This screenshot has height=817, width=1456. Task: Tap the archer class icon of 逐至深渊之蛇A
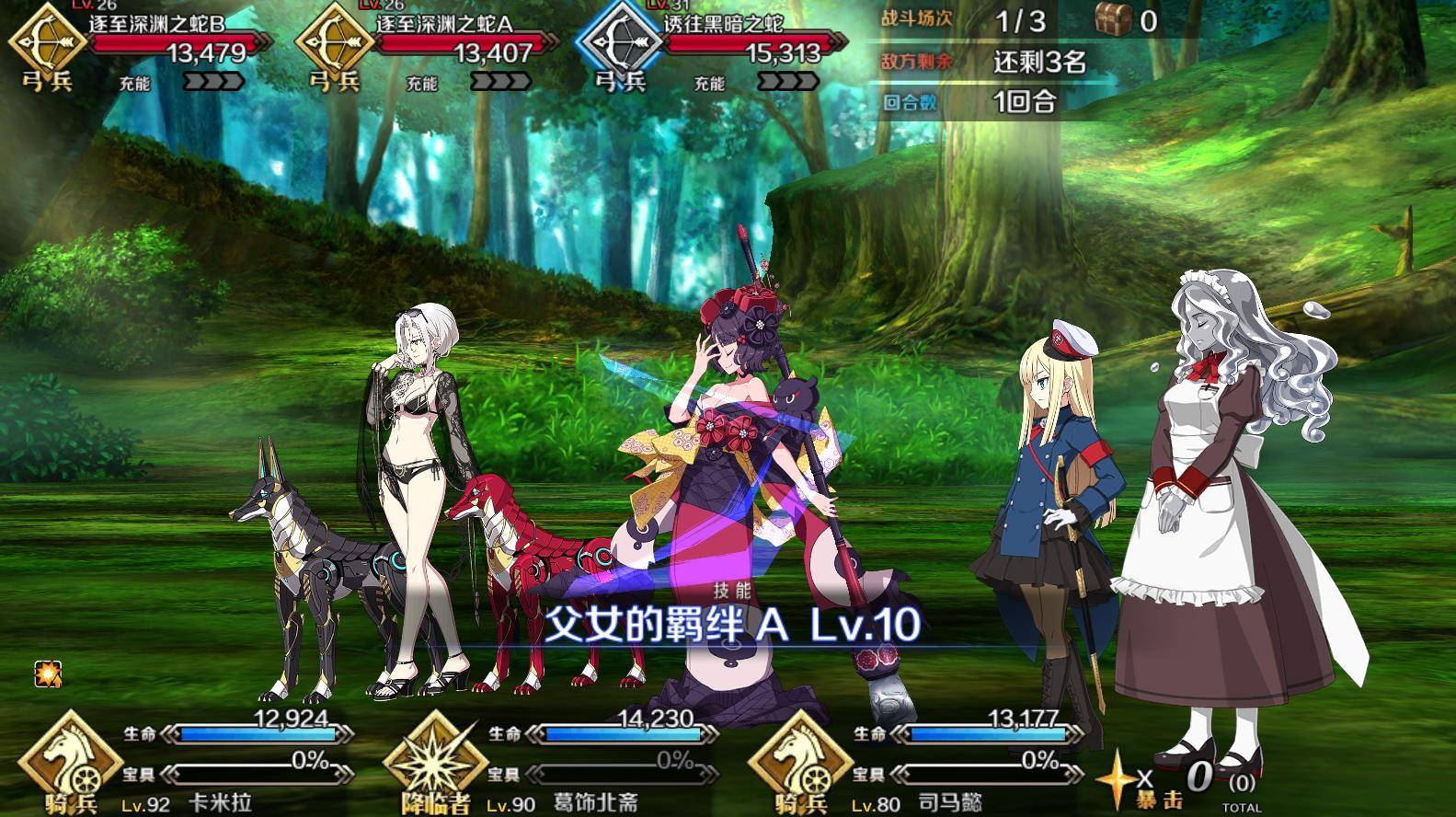tap(333, 43)
